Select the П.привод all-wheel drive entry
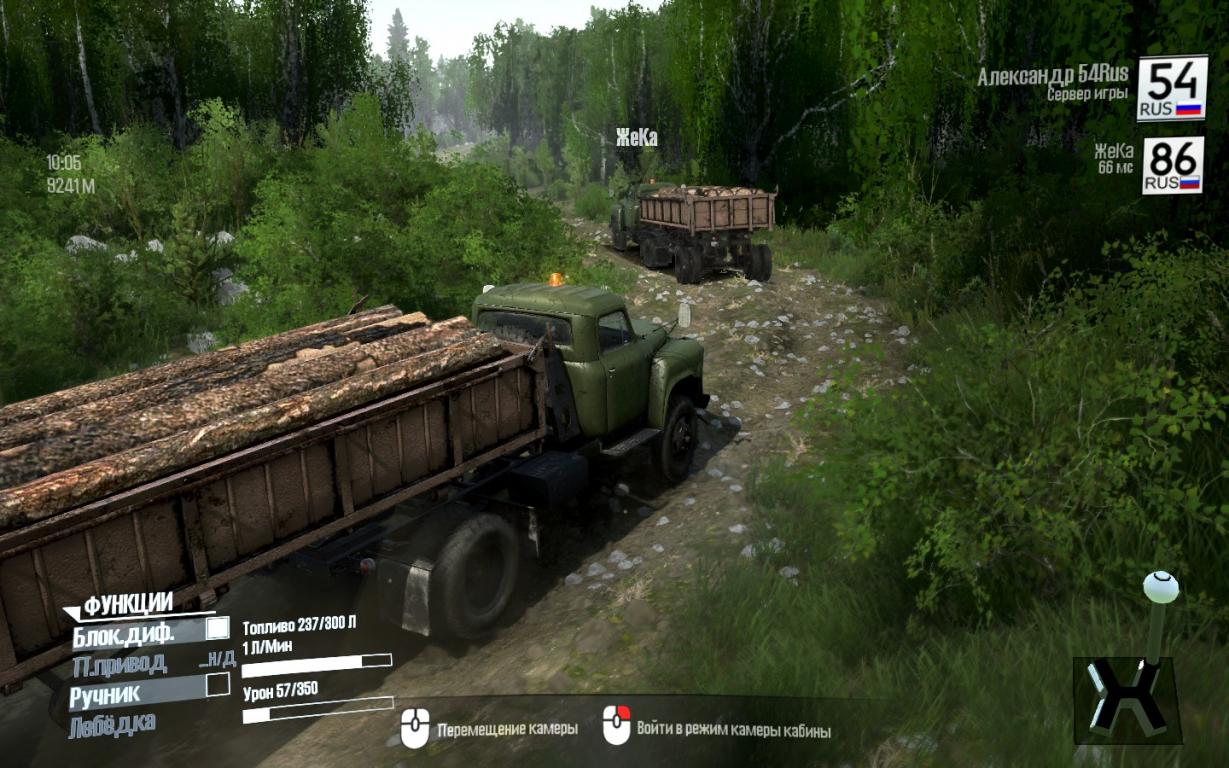The width and height of the screenshot is (1229, 768). [120, 663]
